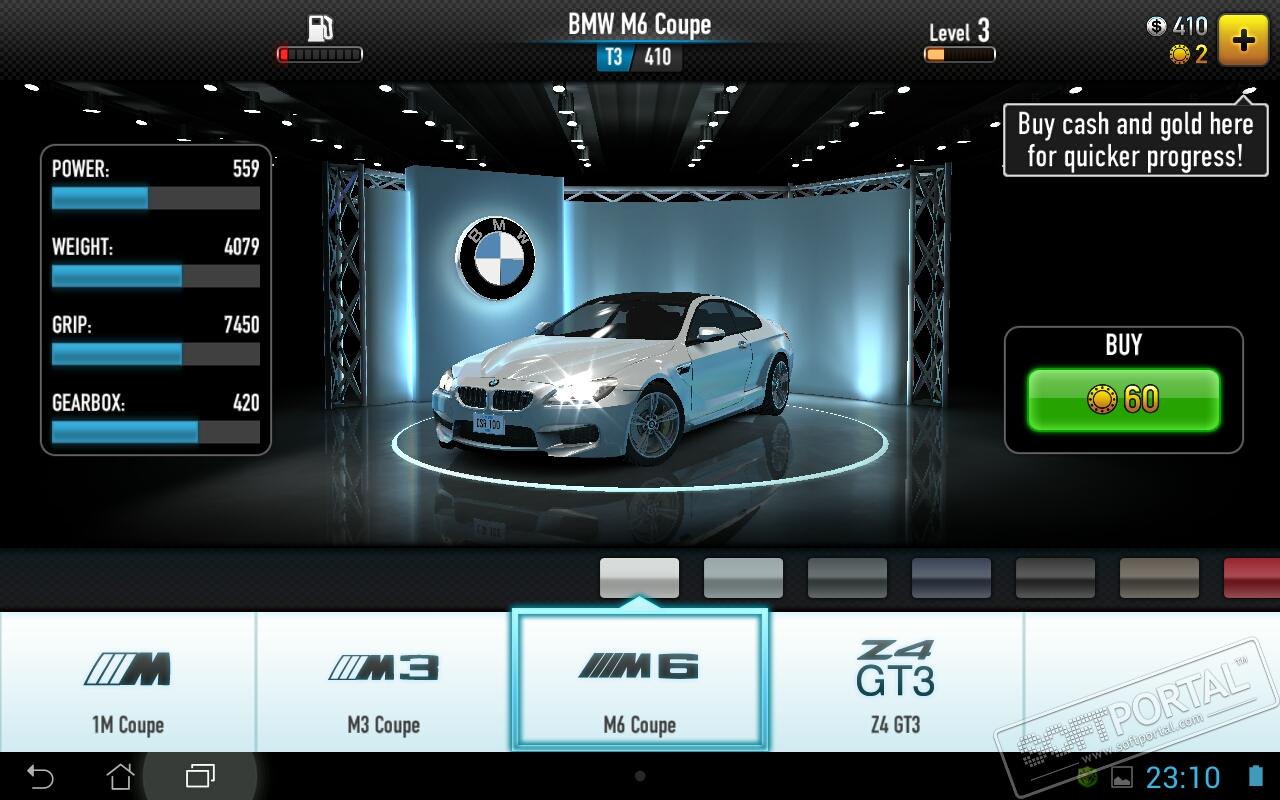Choose the M3 Coupe model
The image size is (1280, 800).
[383, 682]
